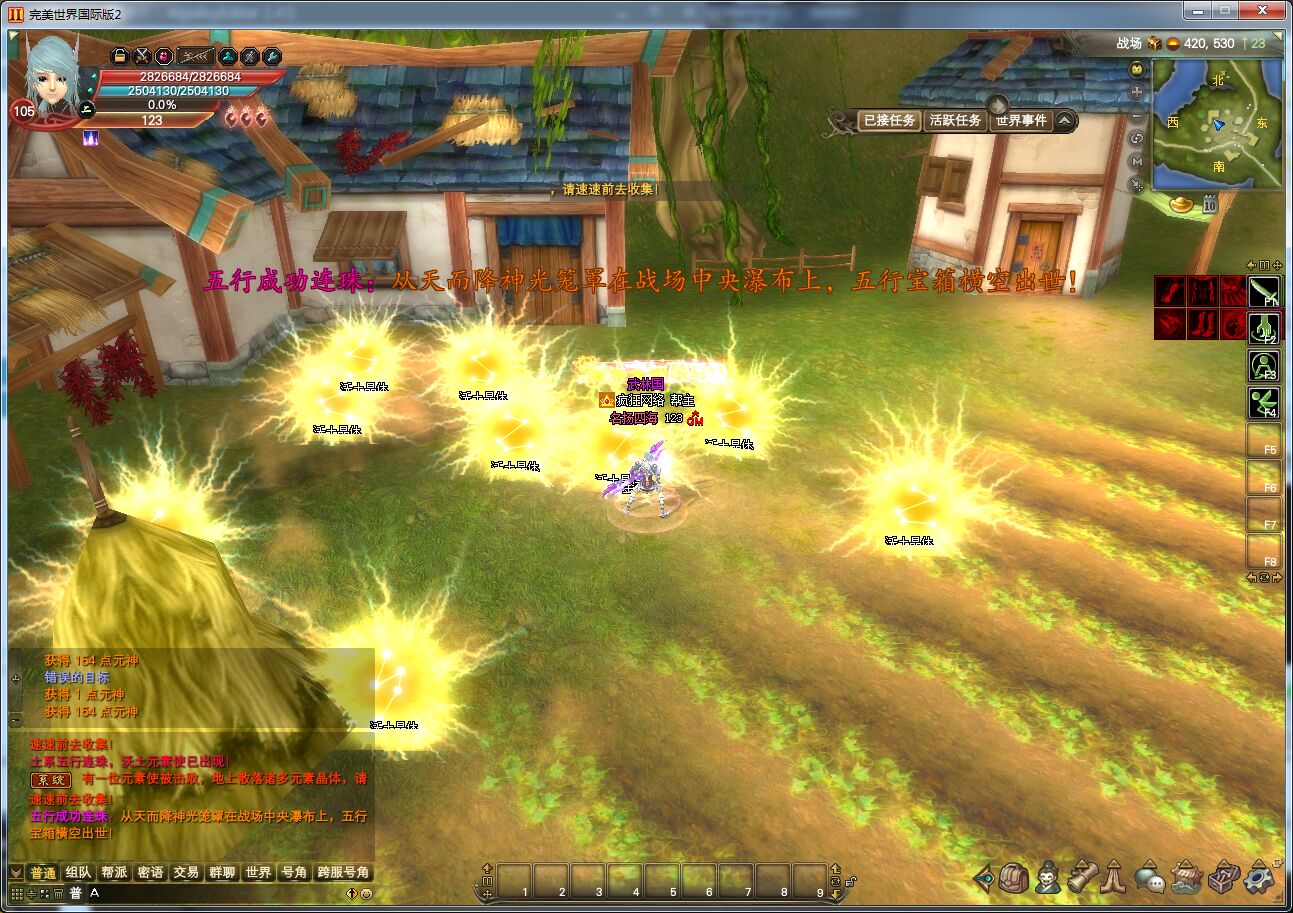1293x913 pixels.
Task: Zoom in the minimap with the plus button
Action: point(1137,92)
